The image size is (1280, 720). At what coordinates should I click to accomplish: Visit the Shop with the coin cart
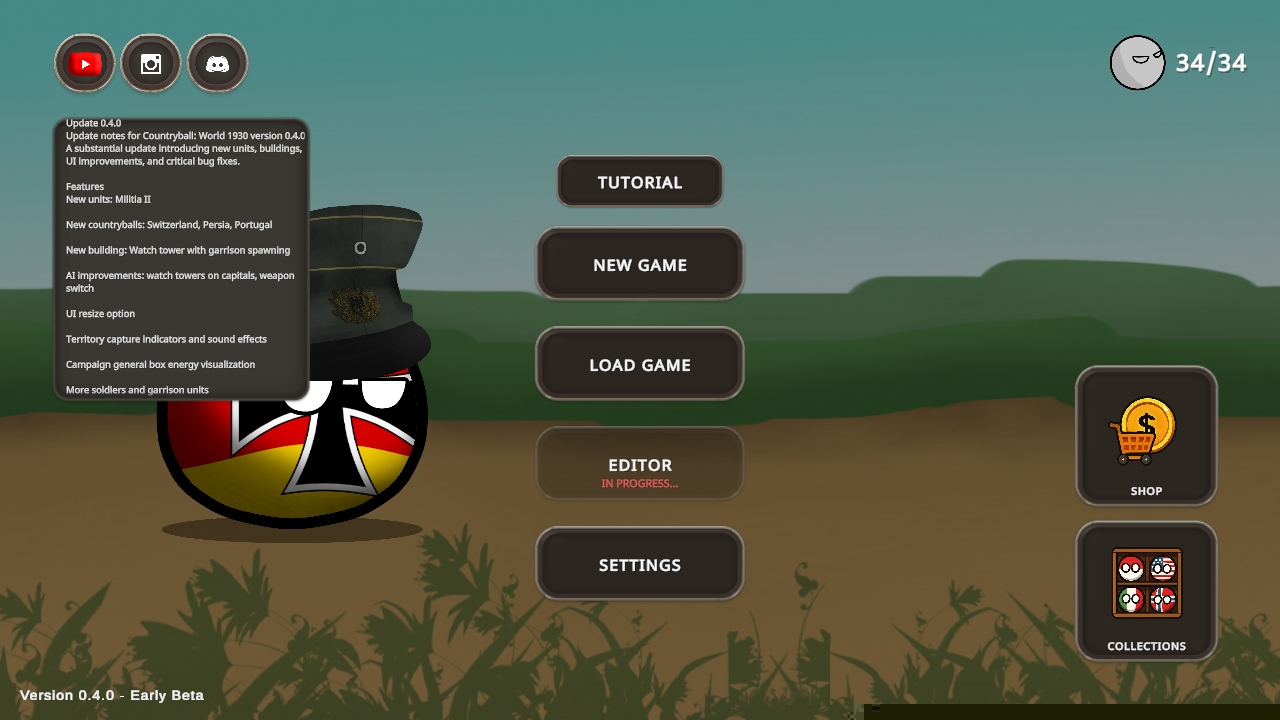[x=1146, y=436]
